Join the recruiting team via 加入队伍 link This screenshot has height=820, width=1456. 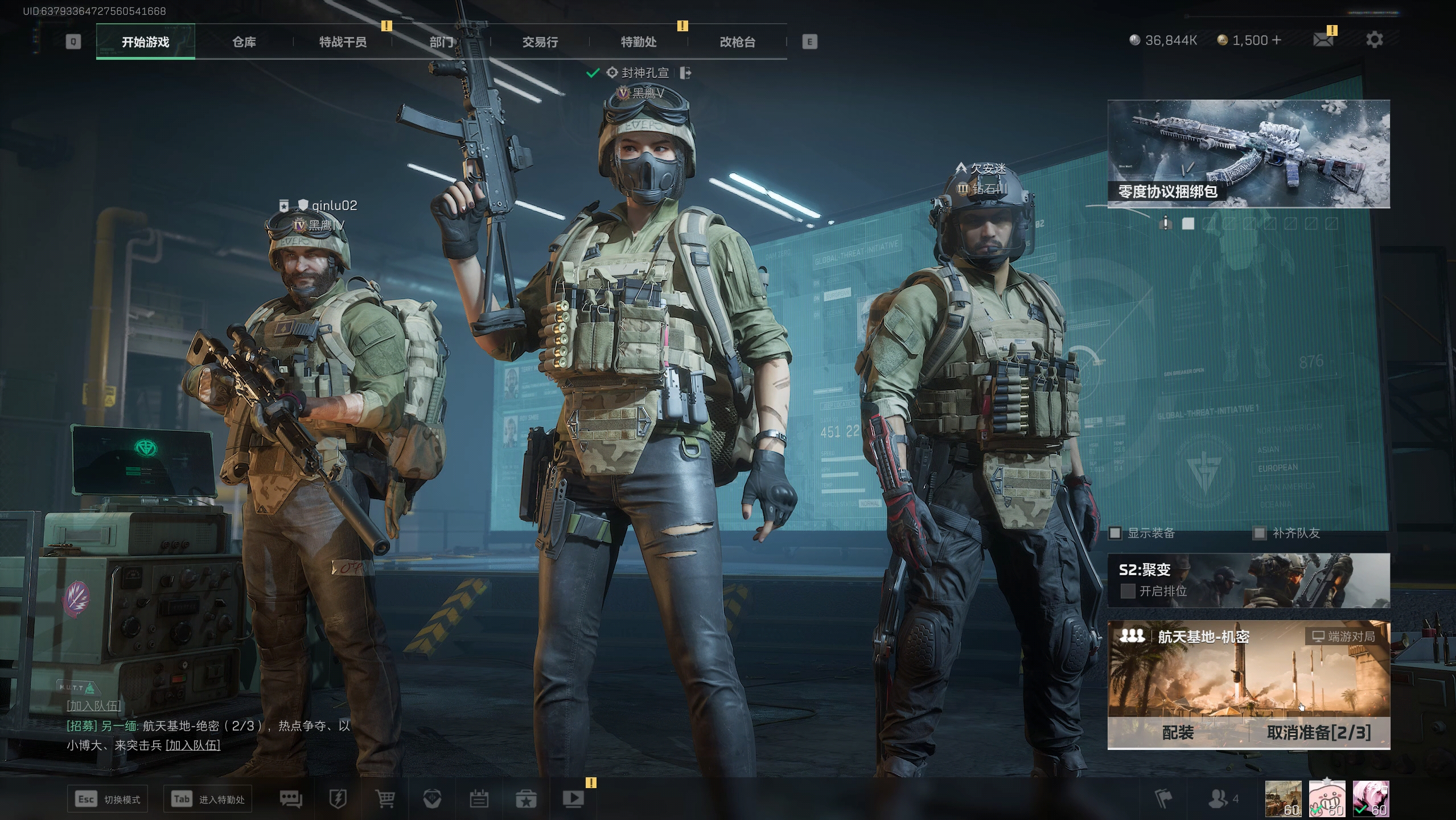coord(192,745)
